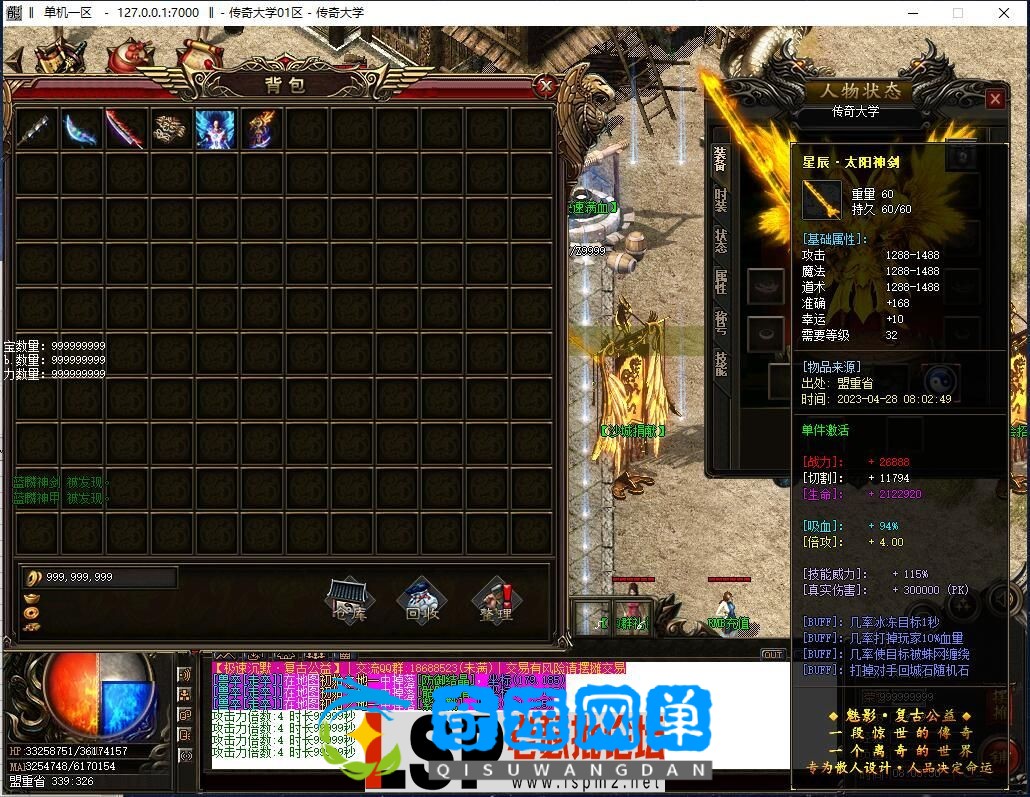Image resolution: width=1030 pixels, height=797 pixels.
Task: Open the 技能 skills tab
Action: click(720, 363)
